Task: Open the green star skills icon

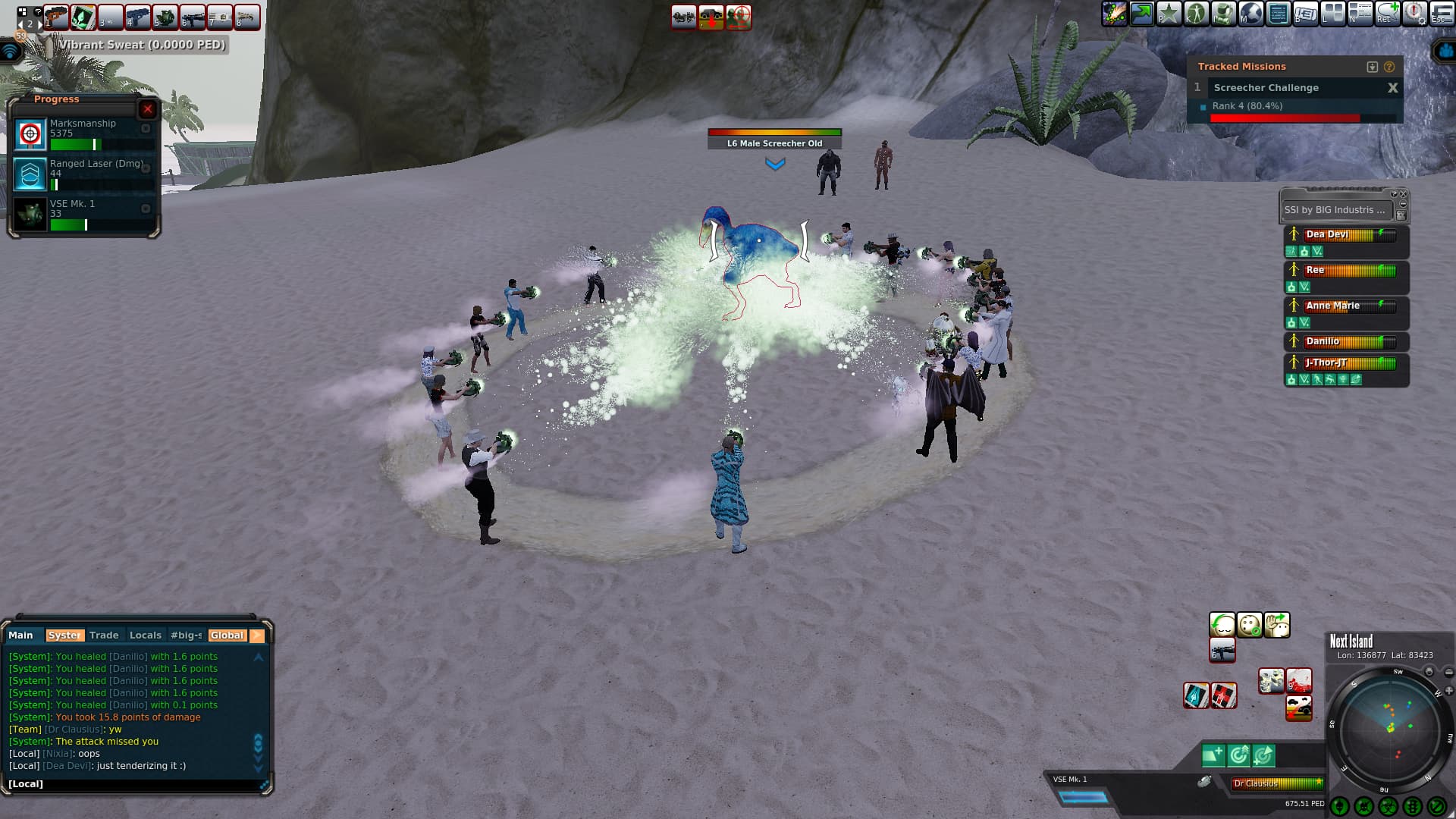Action: (1169, 14)
